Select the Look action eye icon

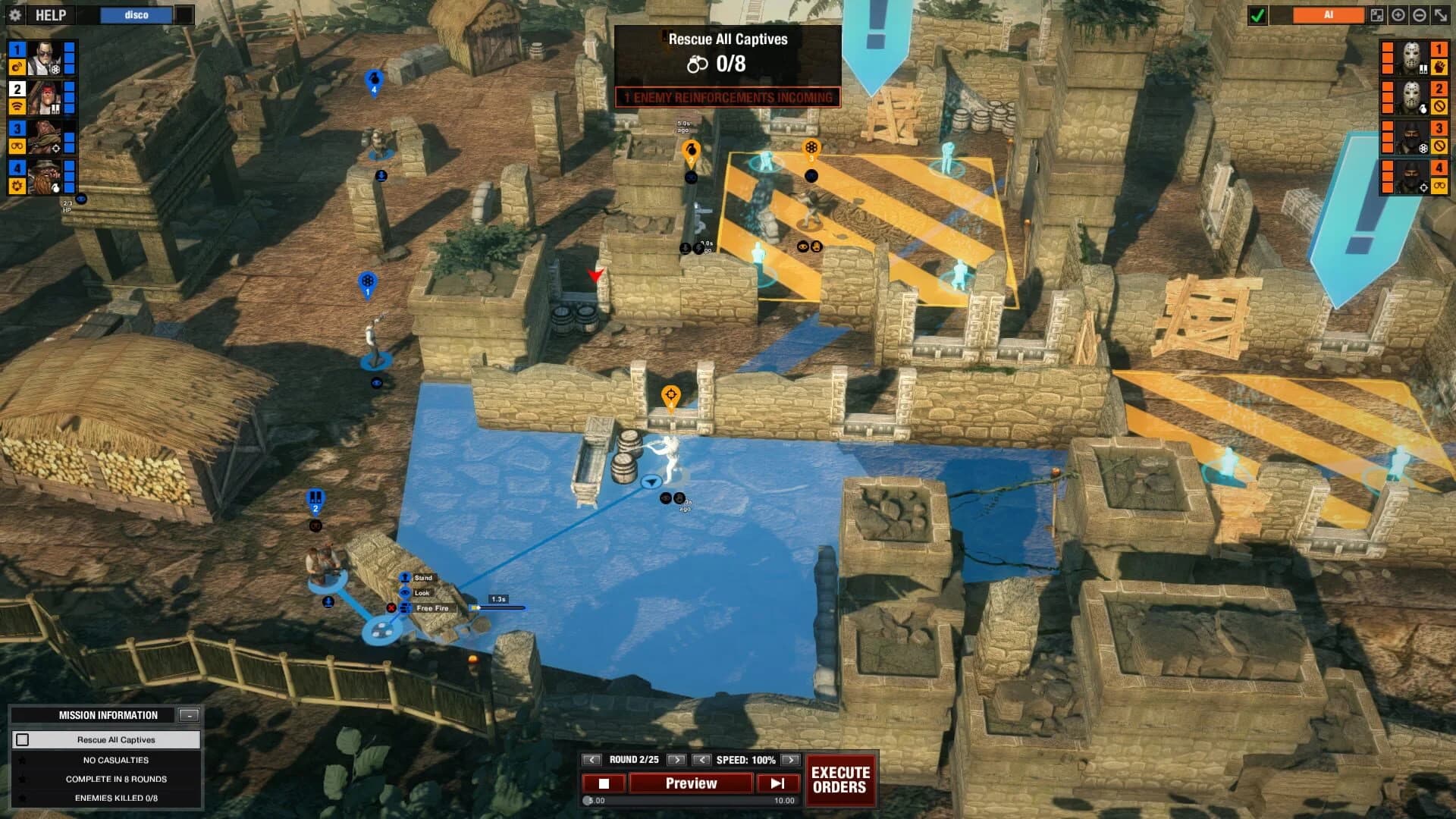[404, 593]
